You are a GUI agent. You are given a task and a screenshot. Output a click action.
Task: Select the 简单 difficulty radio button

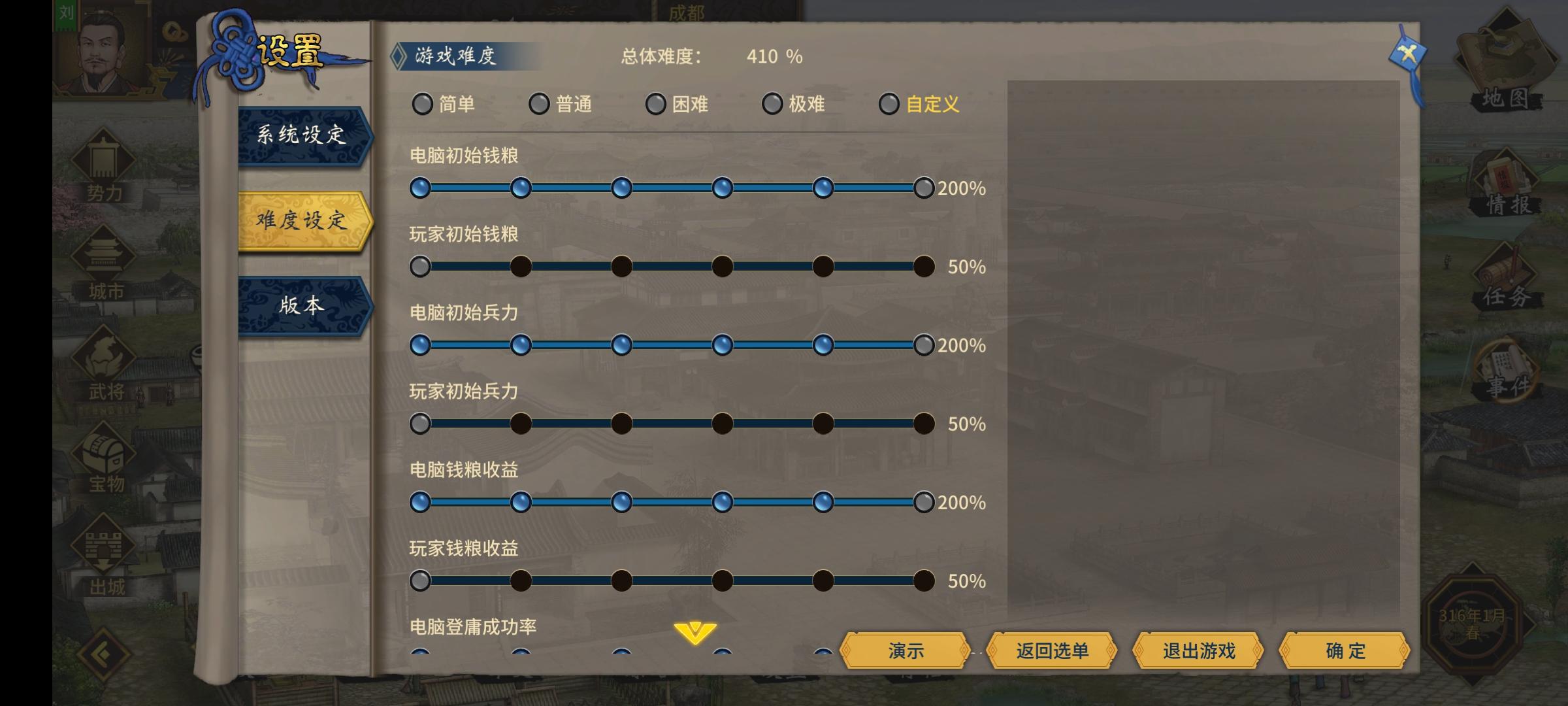423,104
